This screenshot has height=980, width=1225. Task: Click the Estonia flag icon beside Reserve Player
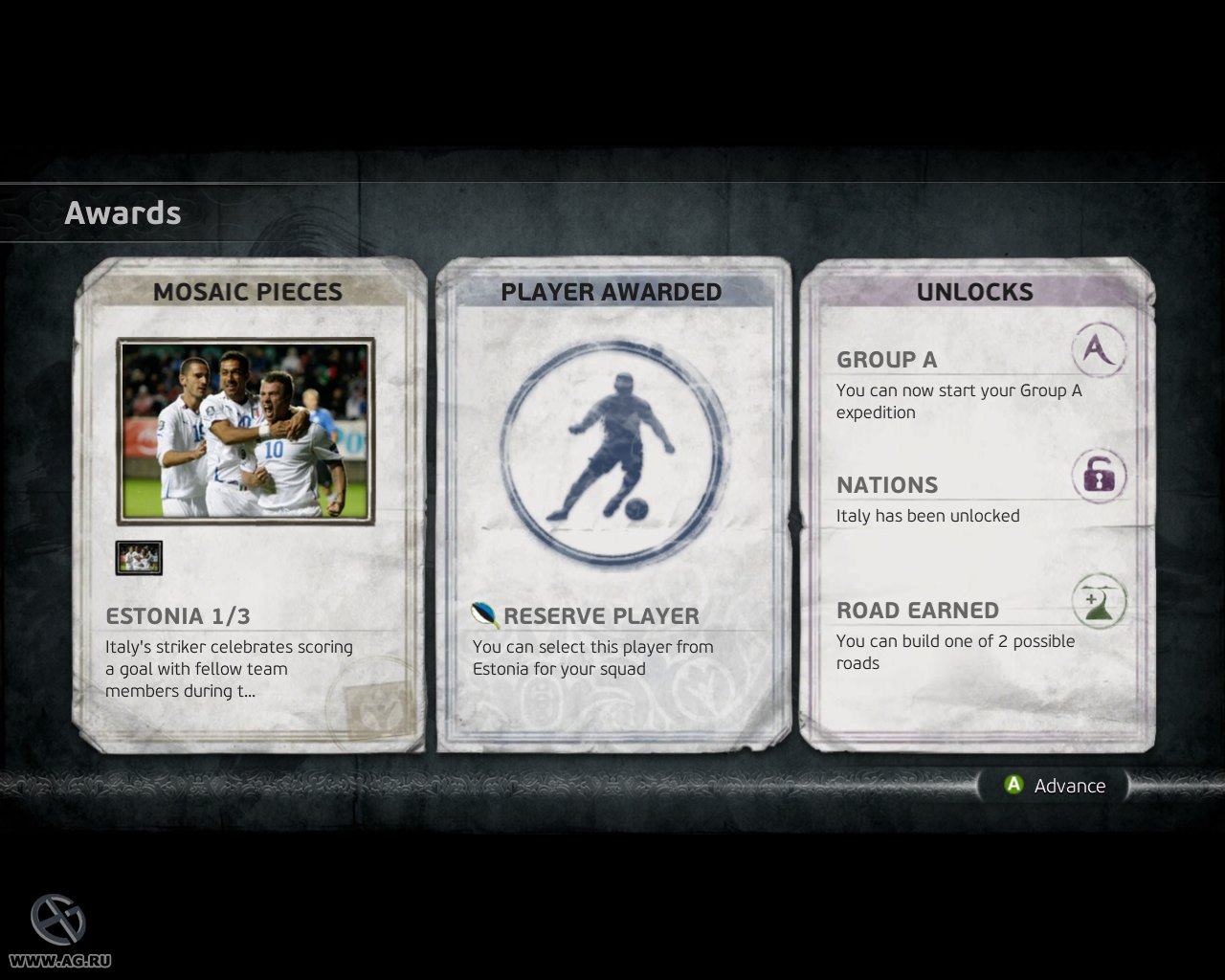[484, 615]
